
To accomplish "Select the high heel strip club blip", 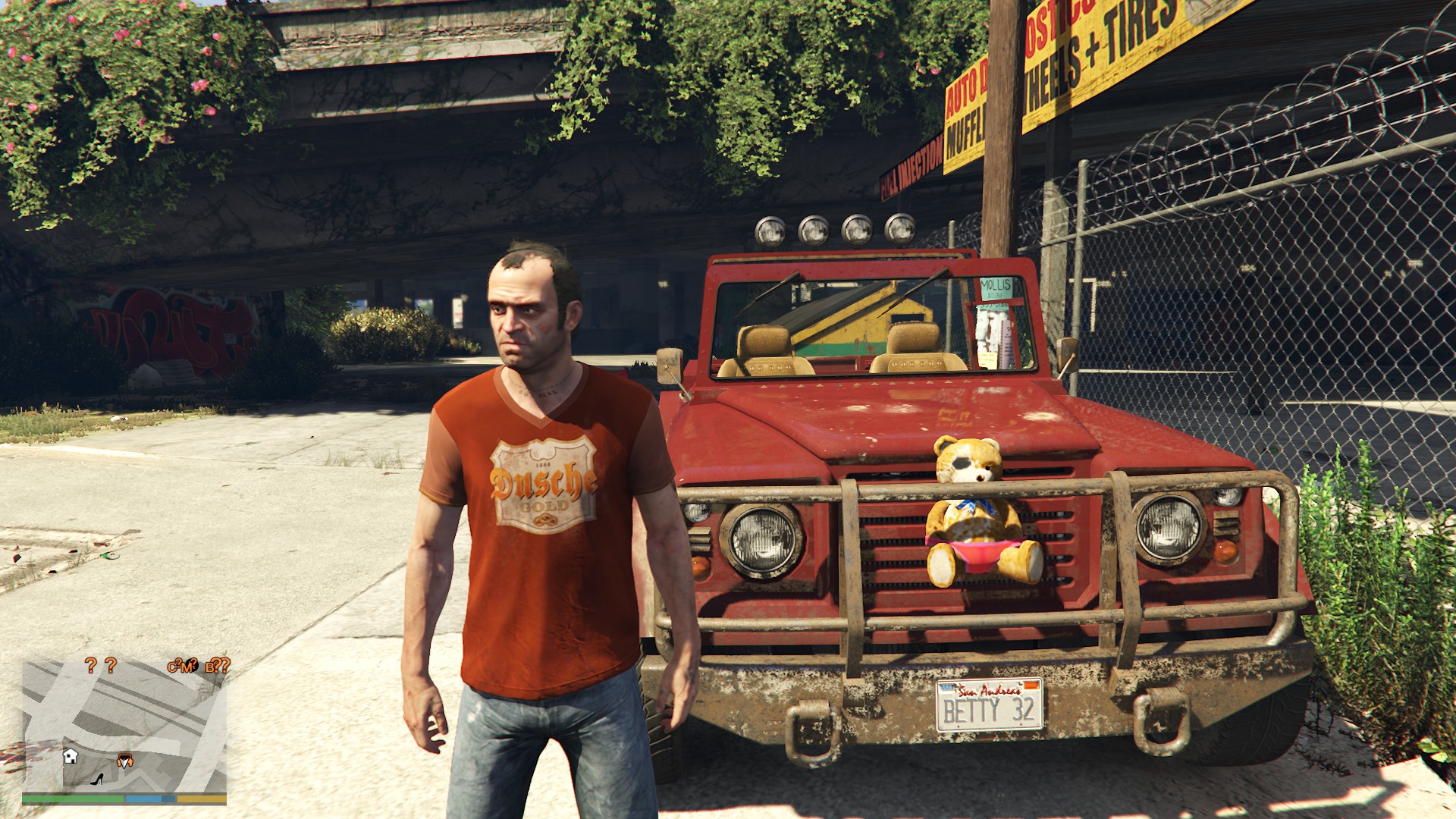I will (x=97, y=780).
